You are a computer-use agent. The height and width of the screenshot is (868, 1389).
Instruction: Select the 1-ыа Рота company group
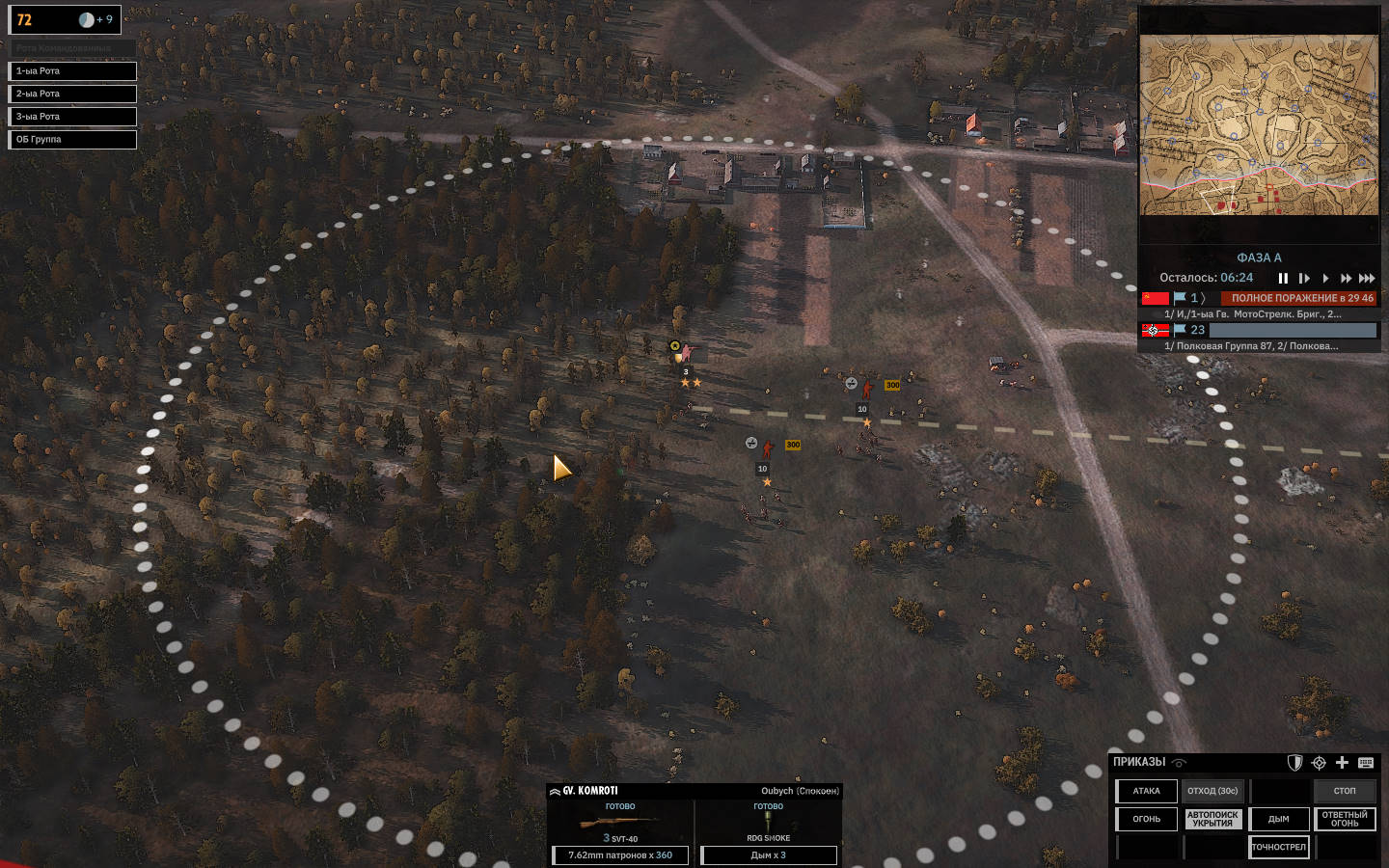(72, 71)
